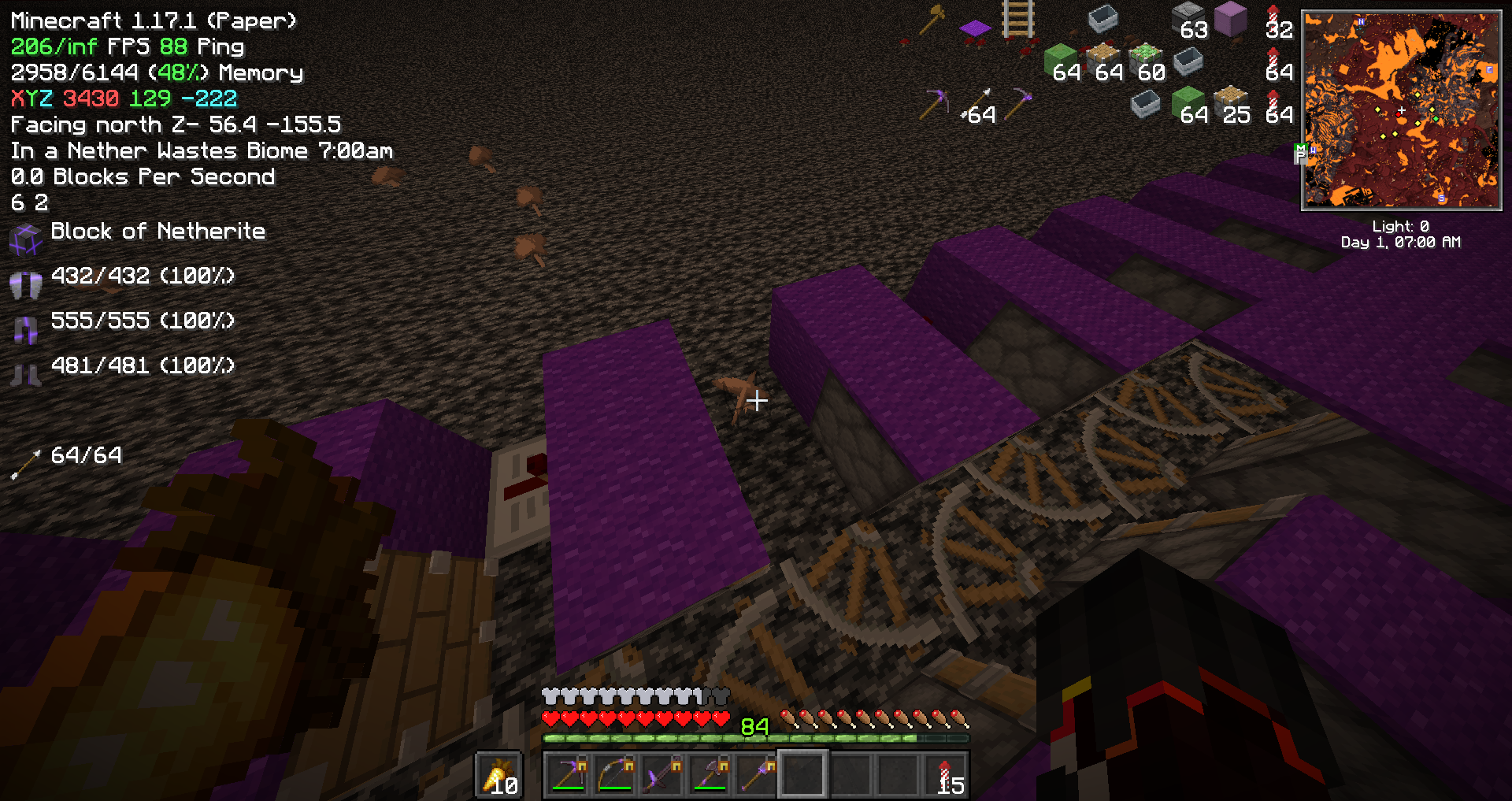Choose the purple block inventory icon
The width and height of the screenshot is (1512, 801).
tap(1231, 20)
